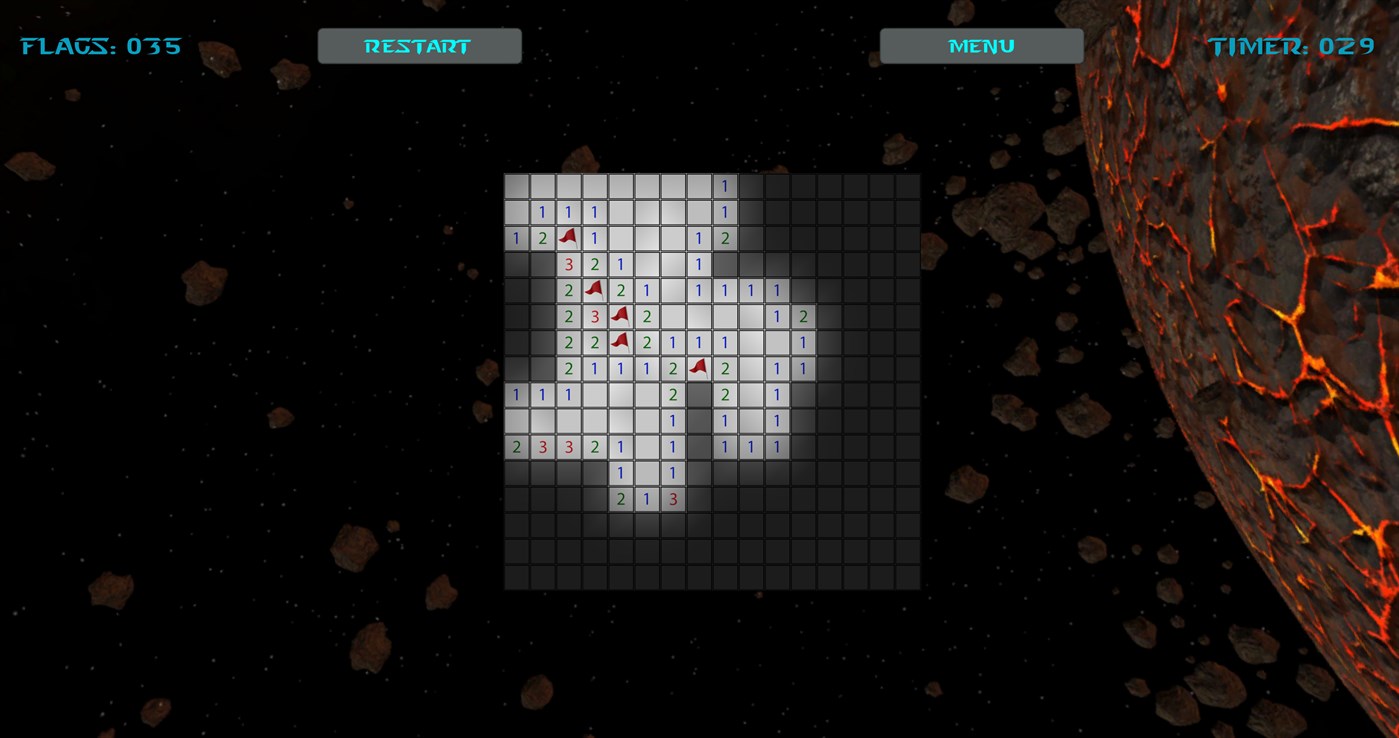Open the Menu

click(x=980, y=45)
